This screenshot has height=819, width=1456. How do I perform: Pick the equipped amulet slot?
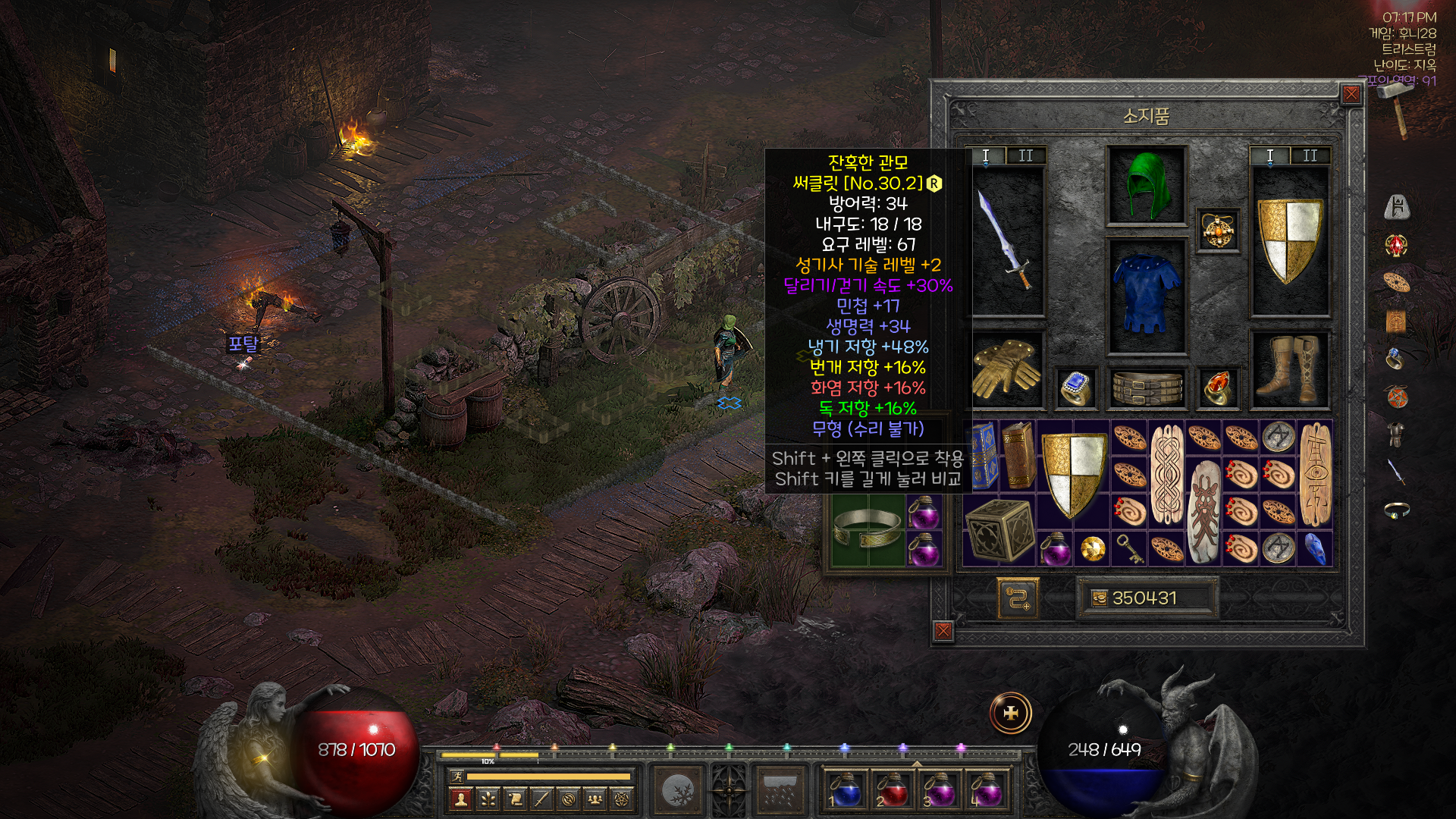1218,230
